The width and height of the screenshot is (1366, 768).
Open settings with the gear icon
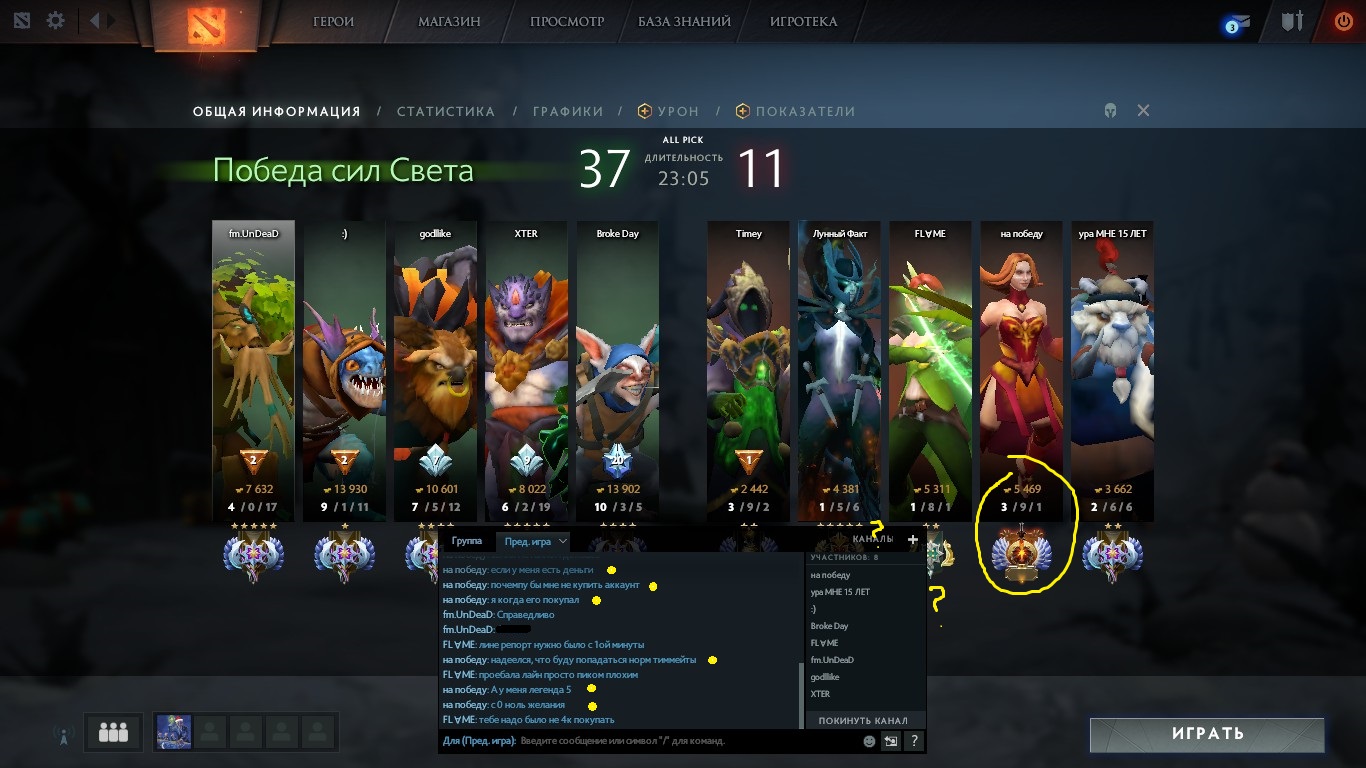click(56, 20)
